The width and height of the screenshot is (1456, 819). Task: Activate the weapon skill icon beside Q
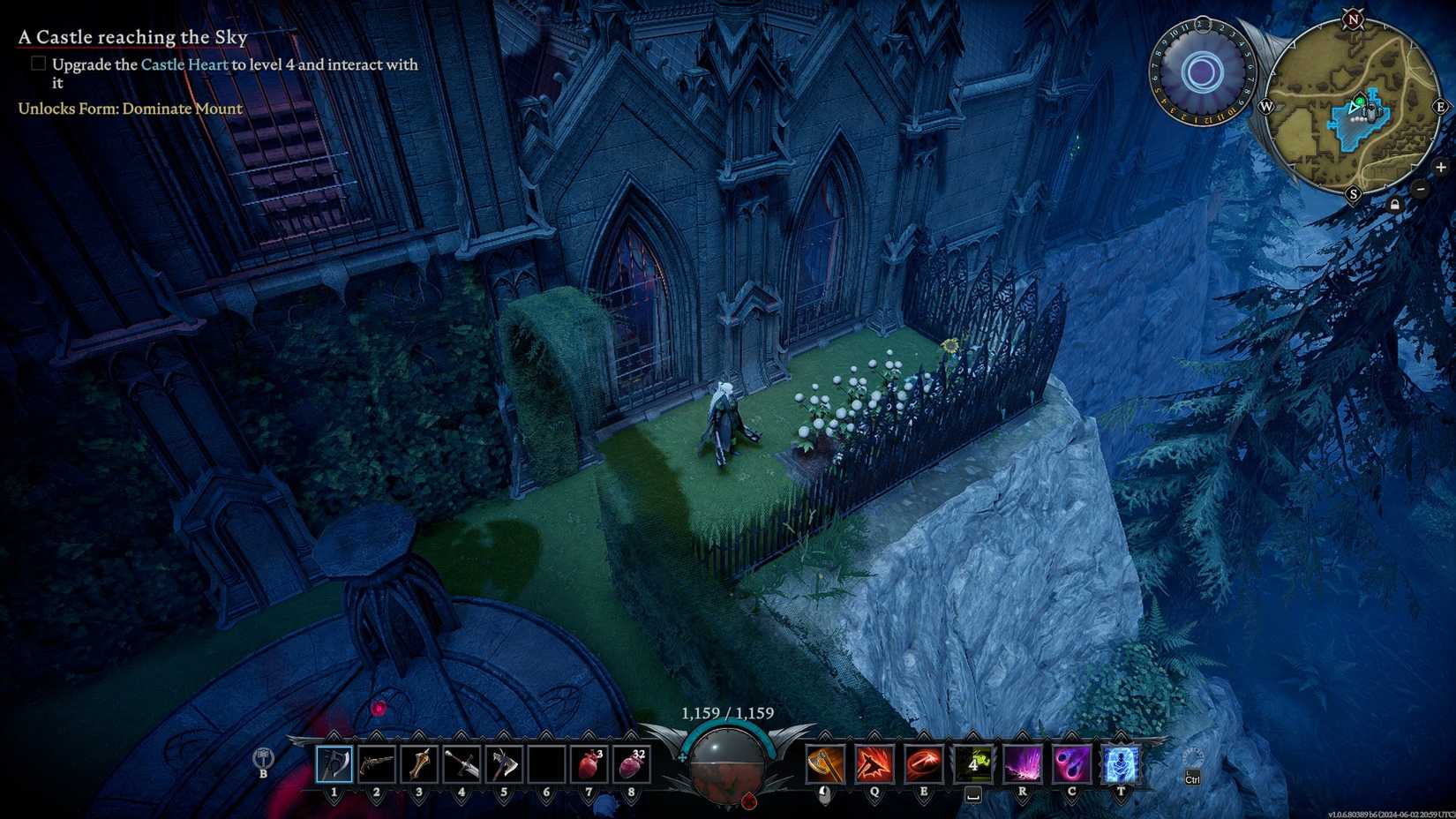pos(823,763)
